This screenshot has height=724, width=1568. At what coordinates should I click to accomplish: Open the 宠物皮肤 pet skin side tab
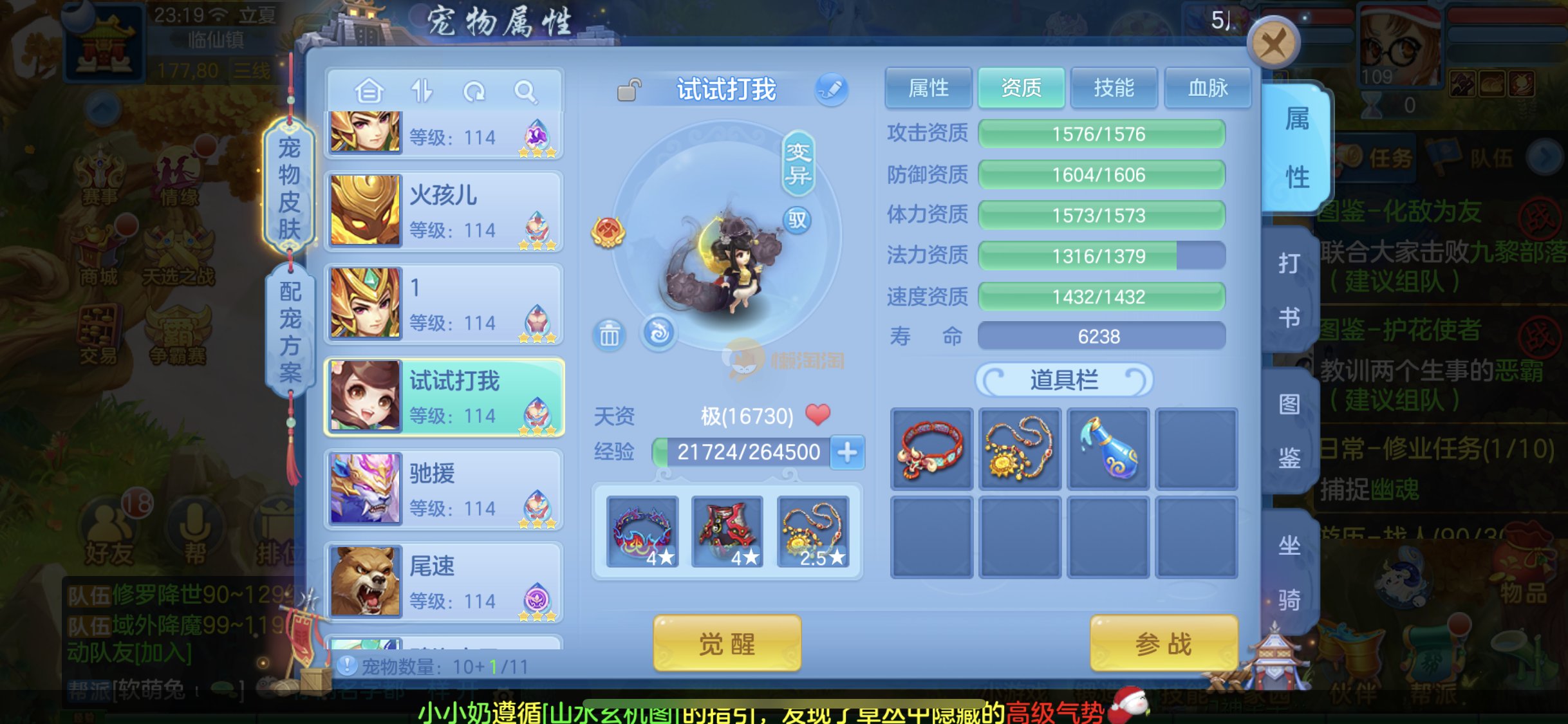pos(290,188)
